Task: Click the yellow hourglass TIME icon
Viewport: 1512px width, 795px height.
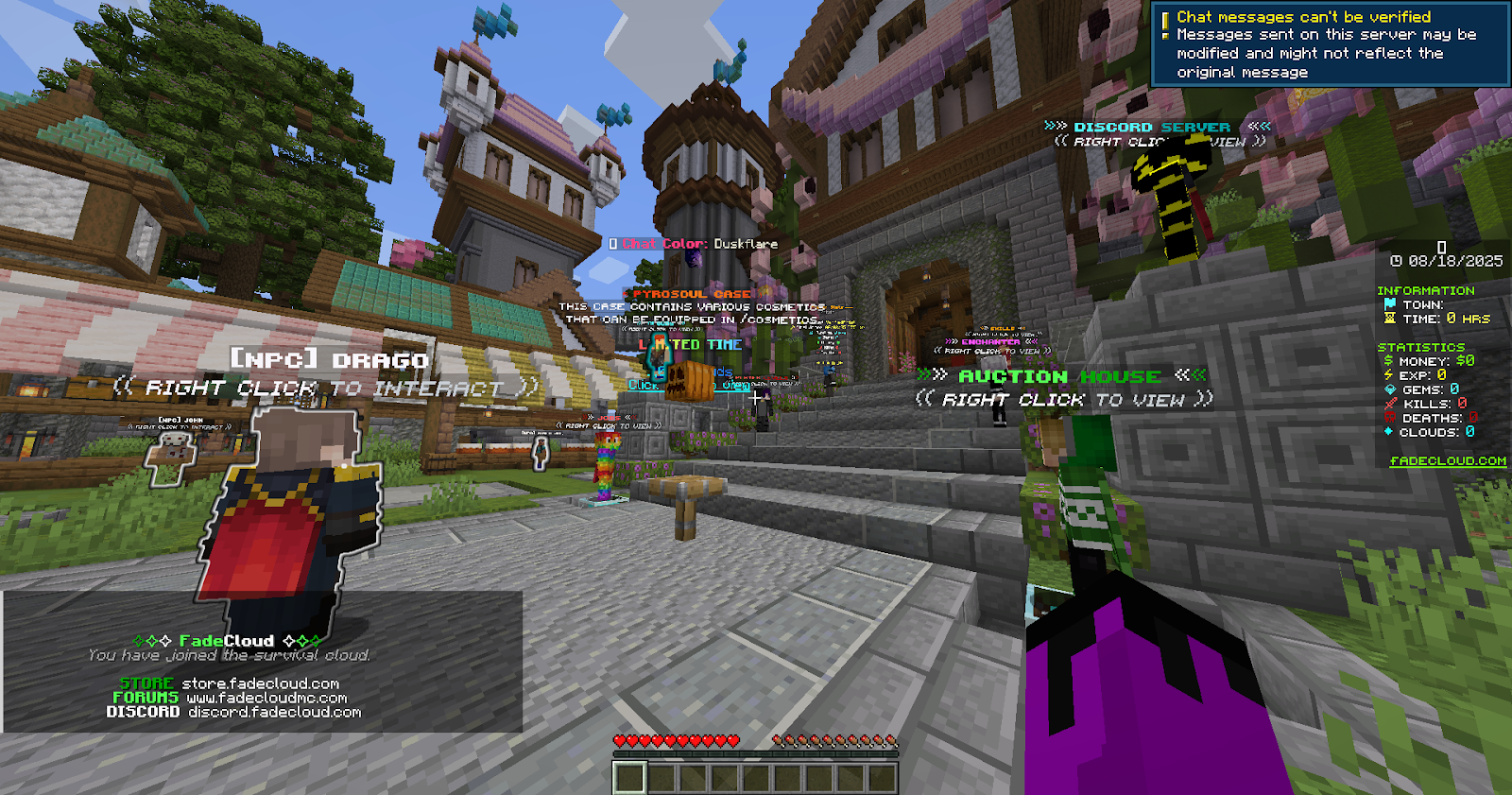Action: [x=1390, y=319]
